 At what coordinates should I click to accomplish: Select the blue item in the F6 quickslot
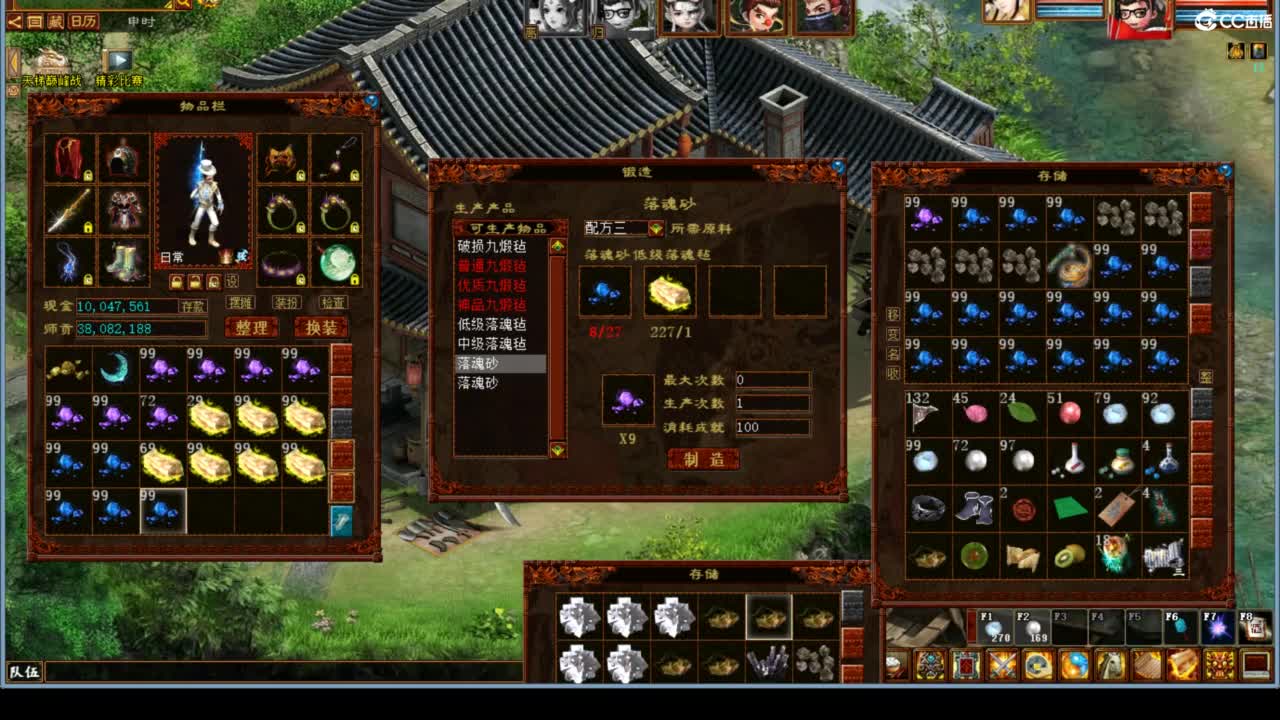tap(1181, 627)
